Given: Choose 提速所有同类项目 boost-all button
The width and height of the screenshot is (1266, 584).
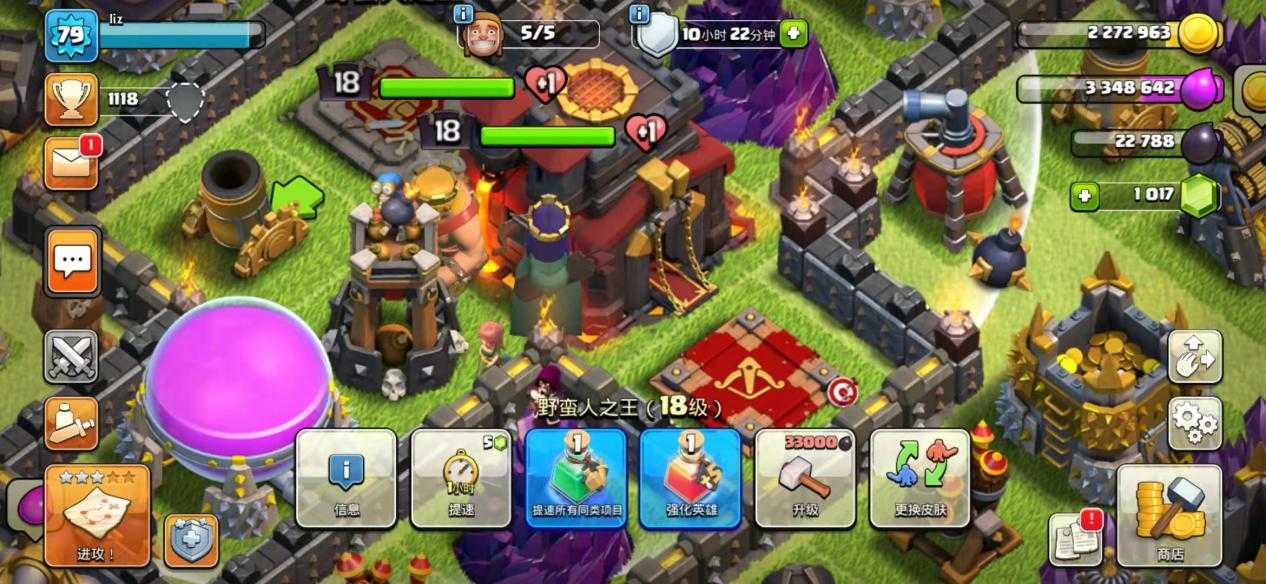Looking at the screenshot, I should (576, 478).
